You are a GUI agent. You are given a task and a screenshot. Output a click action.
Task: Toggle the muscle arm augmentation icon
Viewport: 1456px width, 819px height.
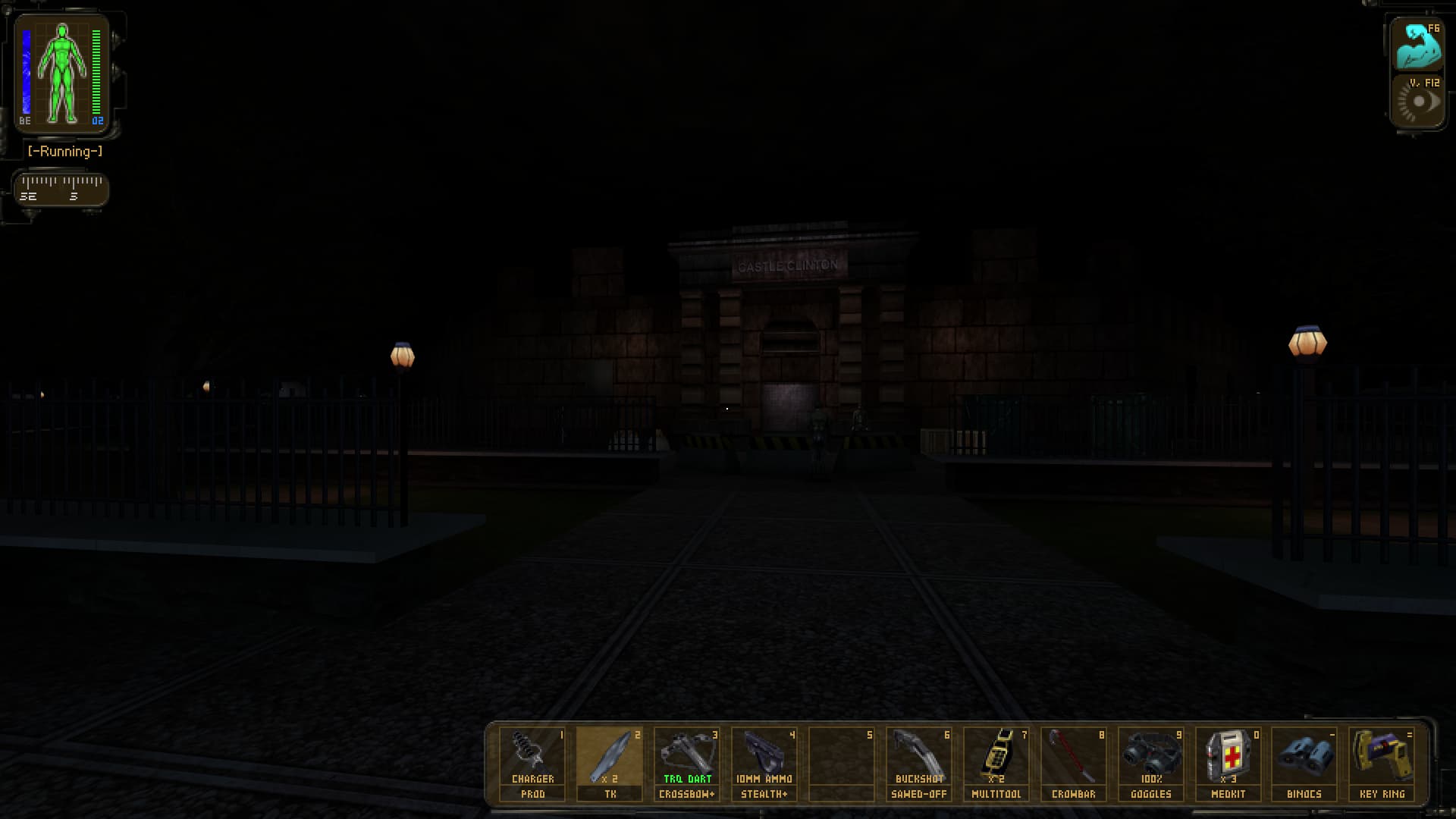pyautogui.click(x=1417, y=45)
